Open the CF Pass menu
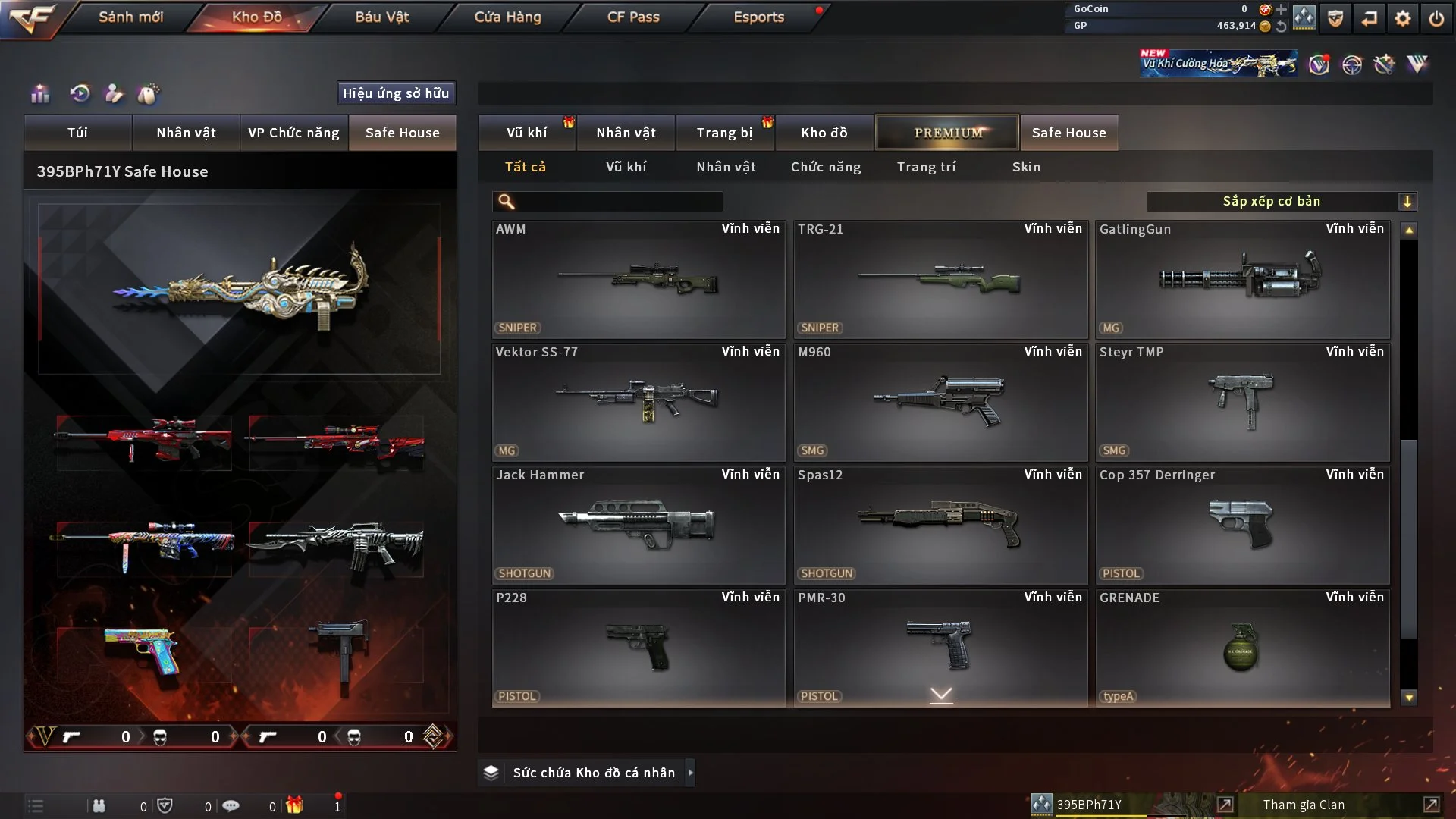 point(633,17)
